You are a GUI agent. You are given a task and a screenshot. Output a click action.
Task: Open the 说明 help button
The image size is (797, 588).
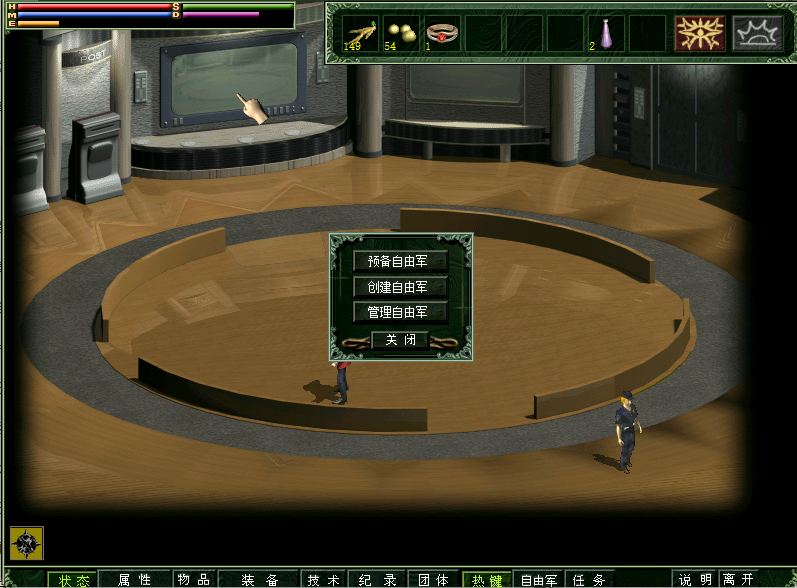pos(696,580)
